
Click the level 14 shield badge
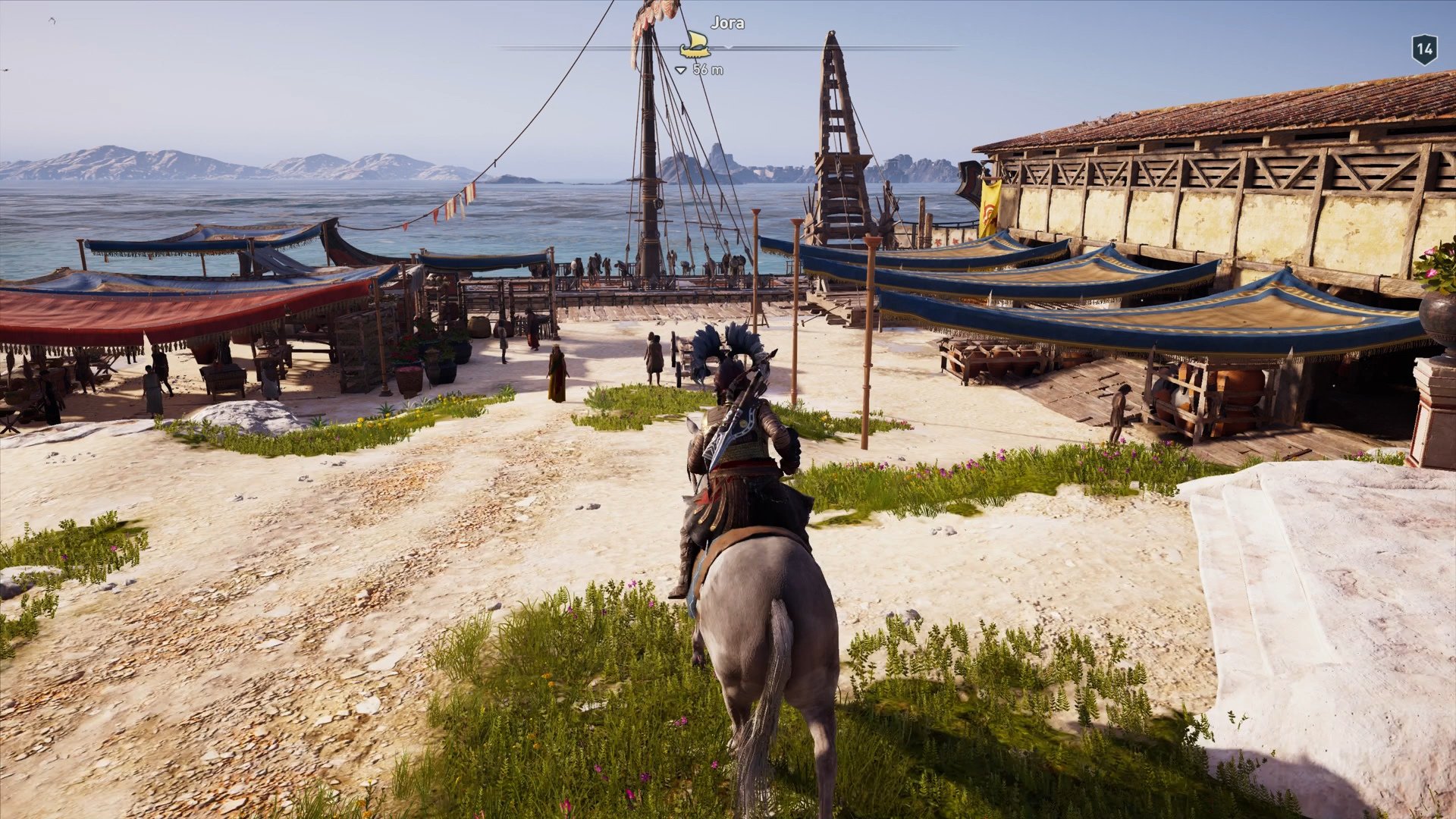(1423, 48)
